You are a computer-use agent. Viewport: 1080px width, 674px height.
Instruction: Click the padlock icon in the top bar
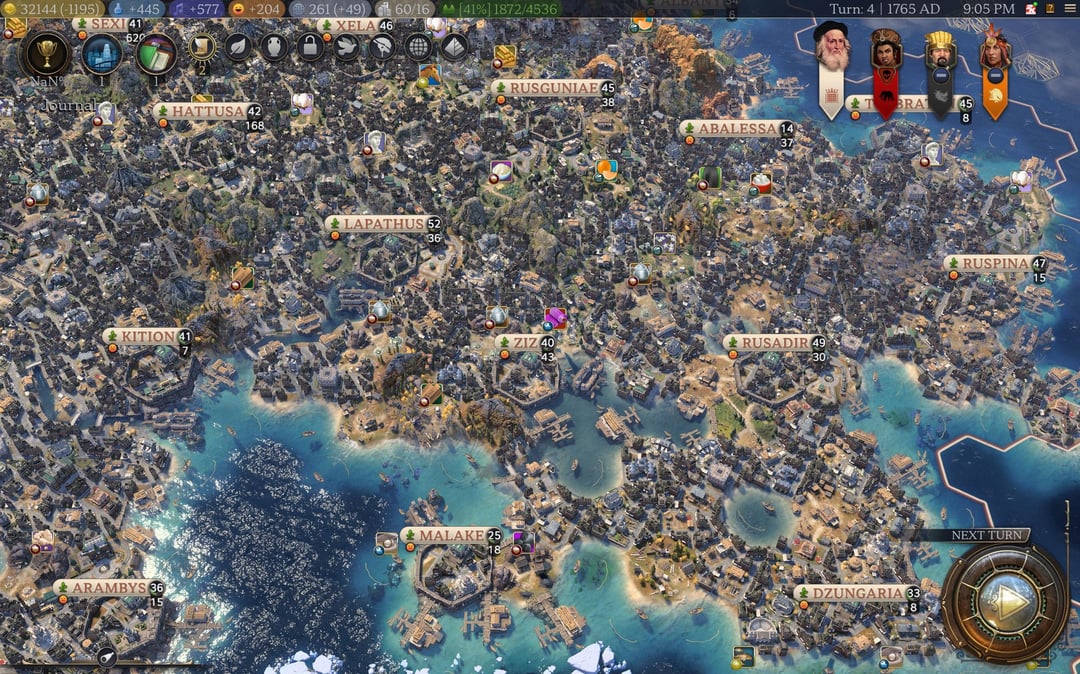pyautogui.click(x=310, y=47)
